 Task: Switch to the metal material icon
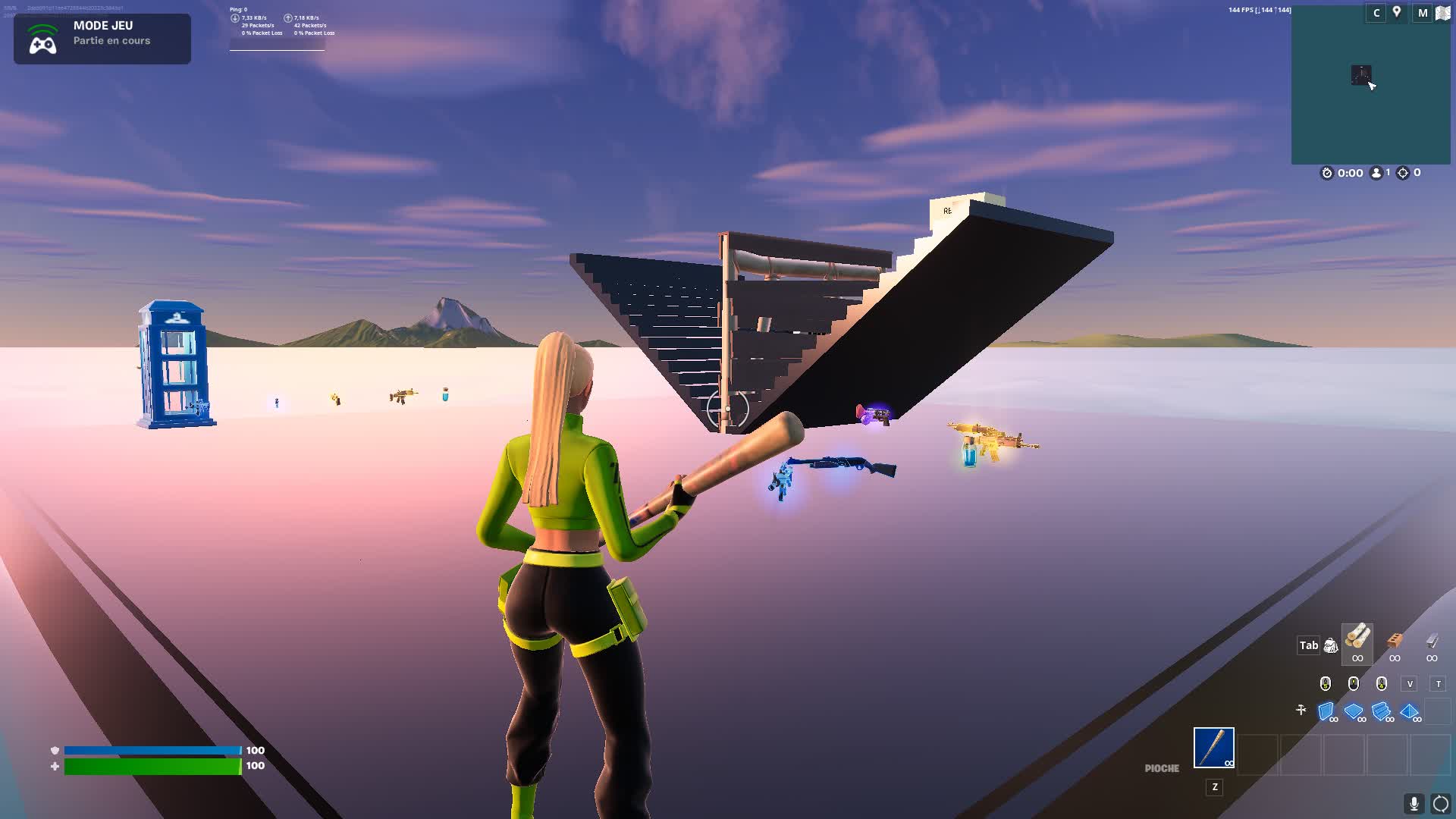click(1432, 642)
